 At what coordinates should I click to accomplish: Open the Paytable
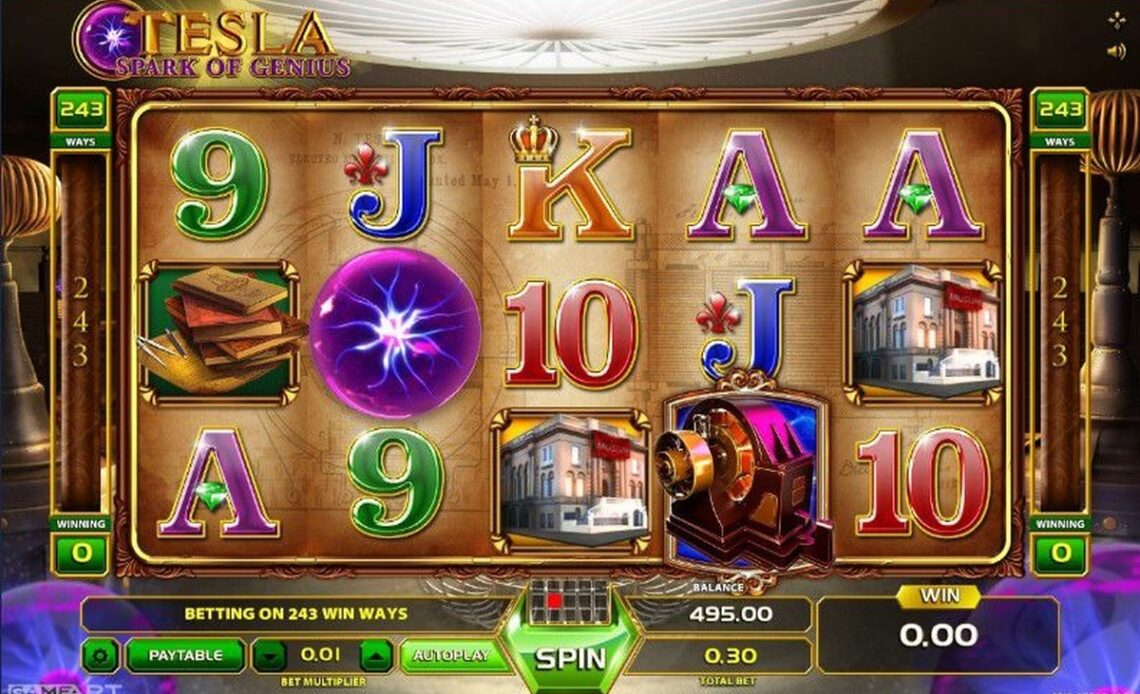(185, 656)
